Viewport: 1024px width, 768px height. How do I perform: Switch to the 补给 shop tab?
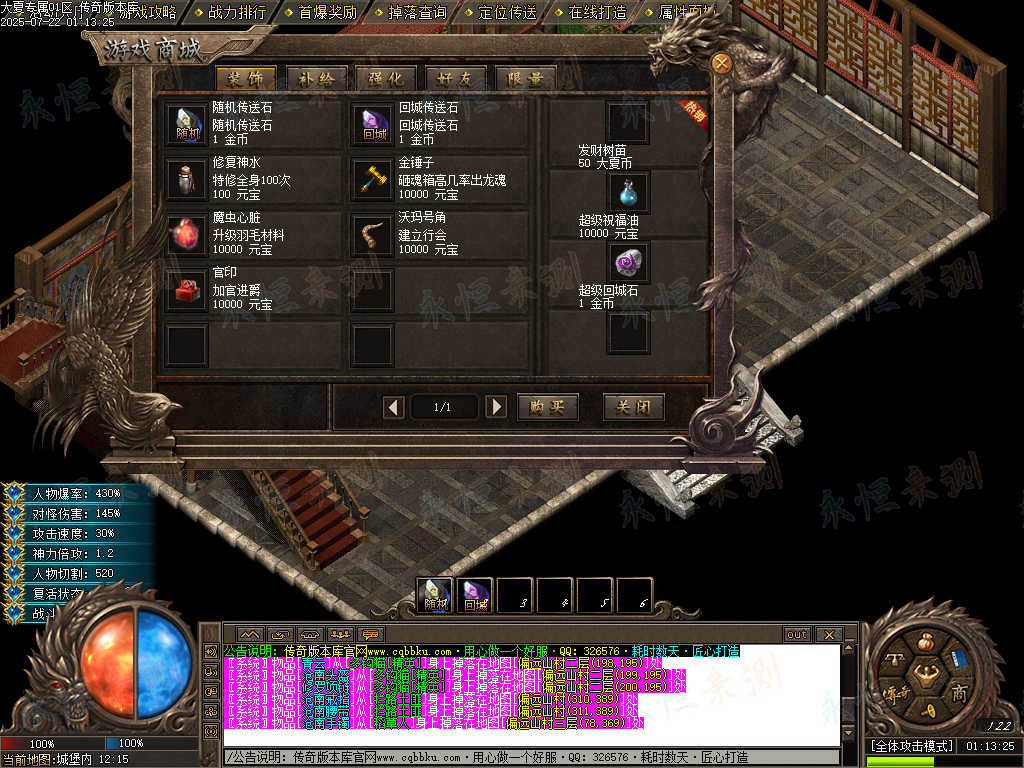[317, 79]
